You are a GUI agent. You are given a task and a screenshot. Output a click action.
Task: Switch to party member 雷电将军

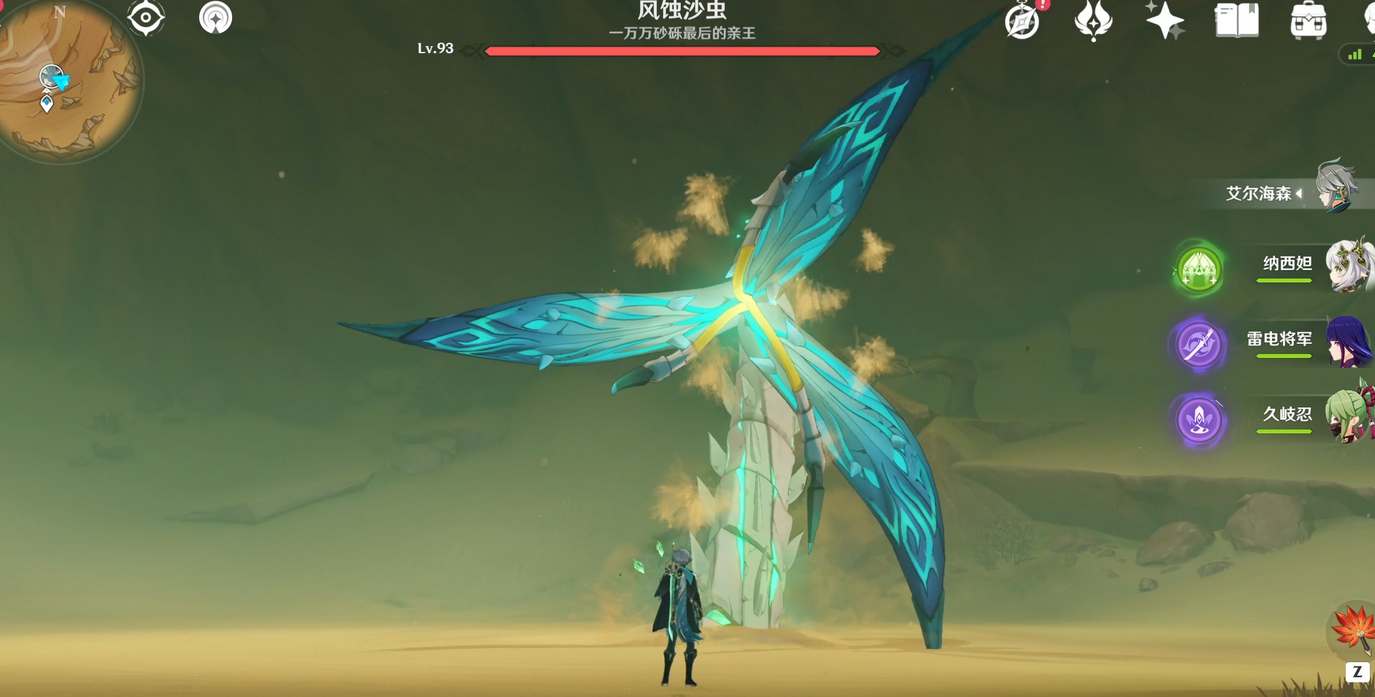(1347, 342)
